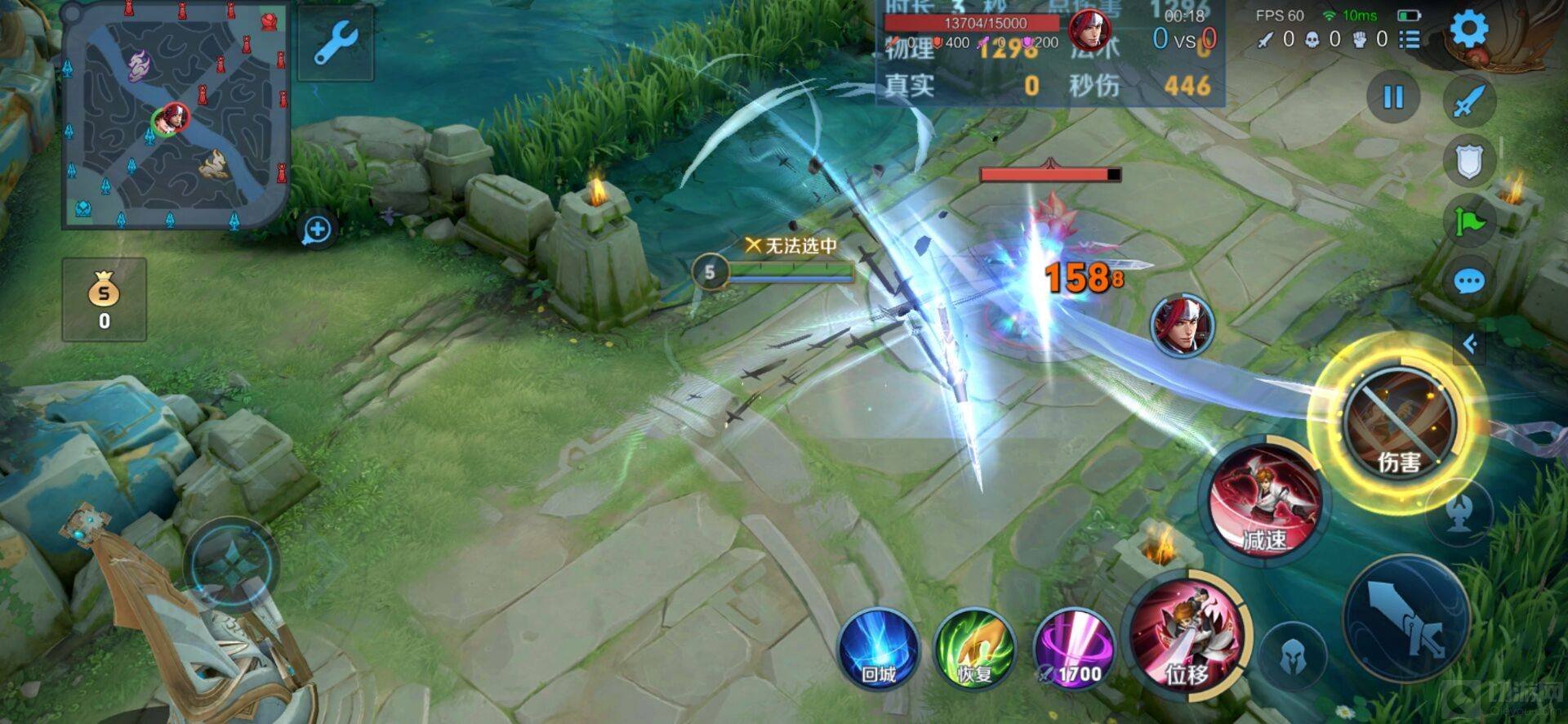Send the green flag gather signal
Screen dimensions: 1568x724
click(1469, 221)
